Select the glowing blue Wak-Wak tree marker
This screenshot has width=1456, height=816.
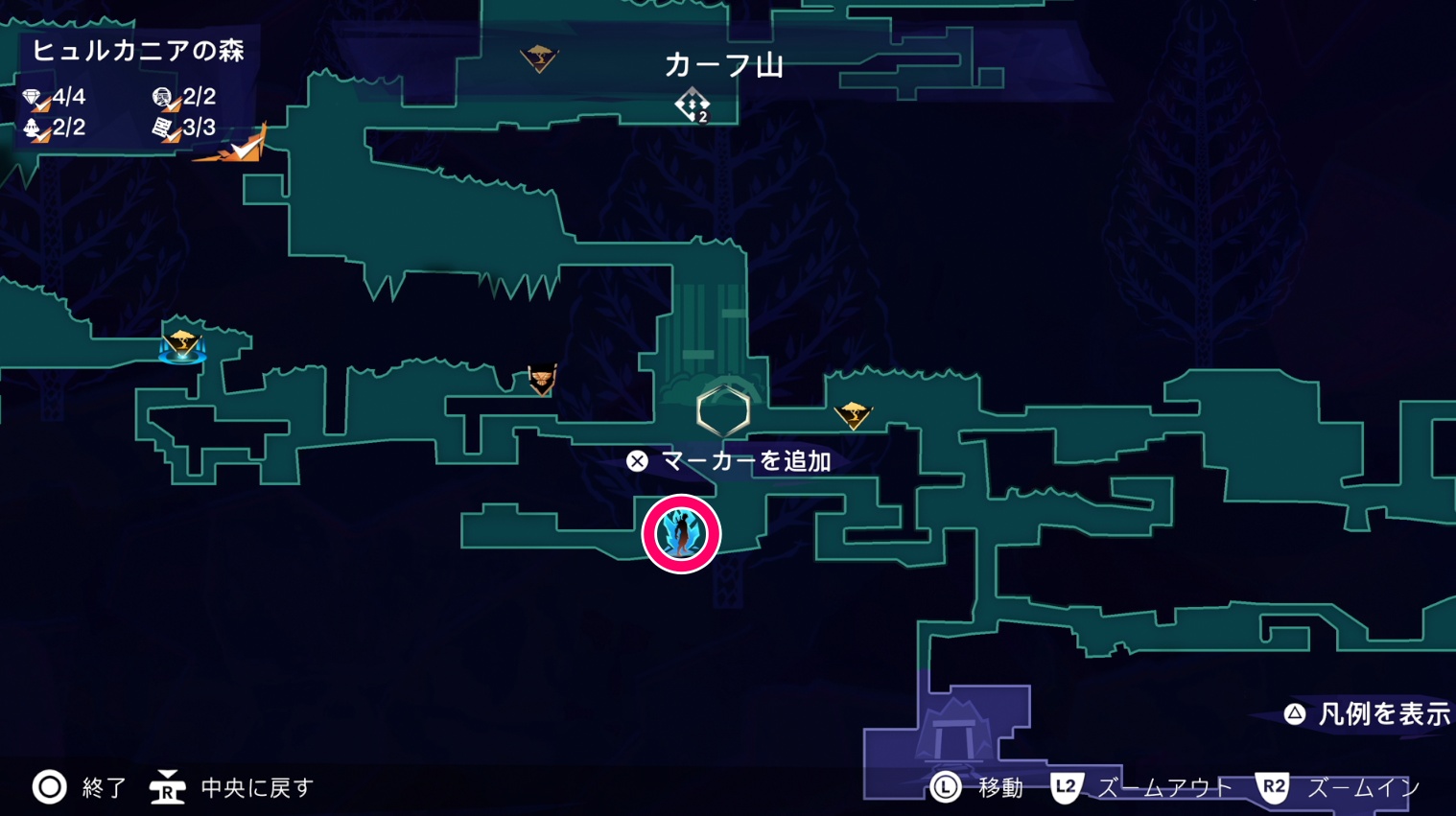point(181,343)
